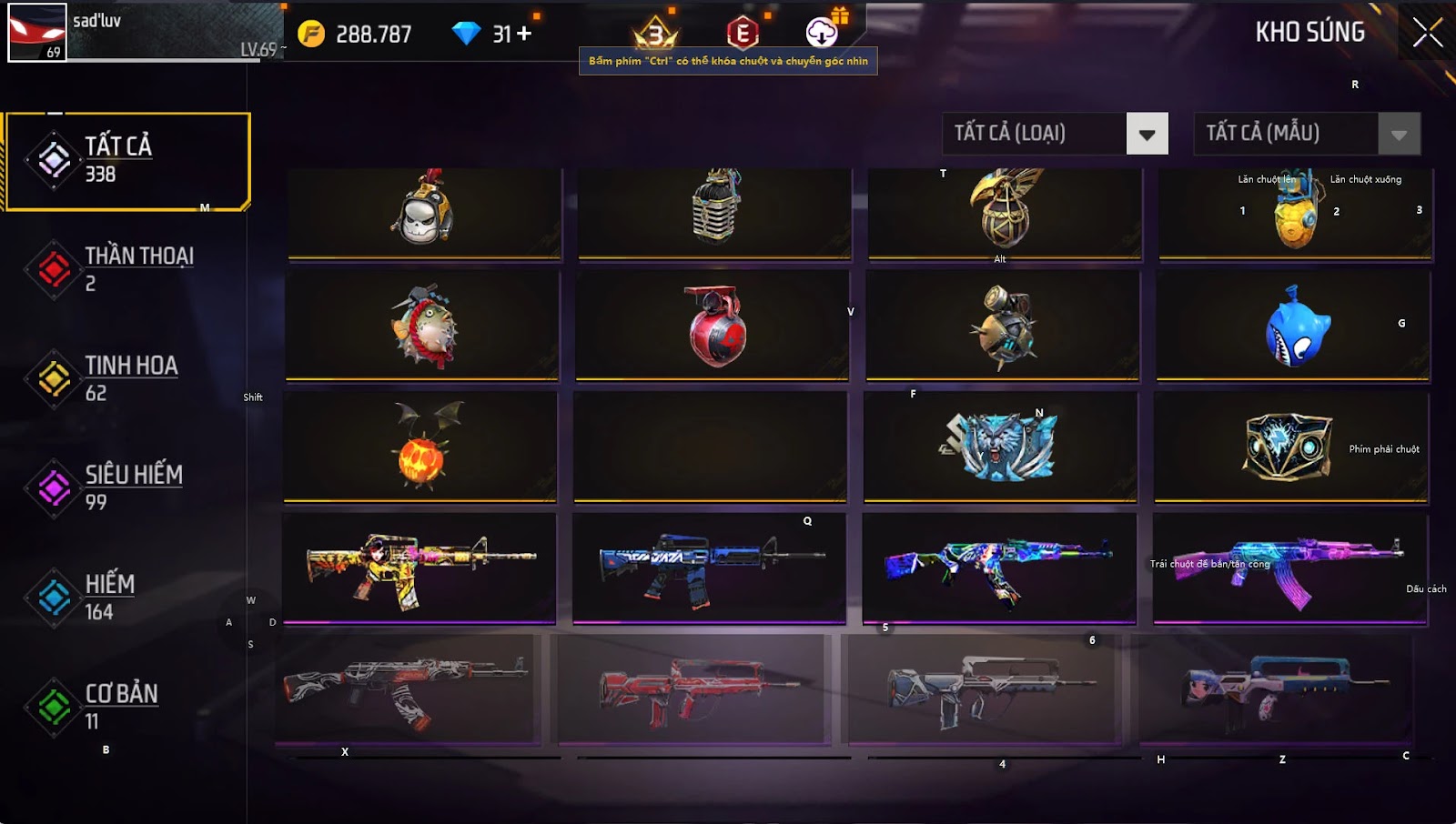Pick the red round grenade skin
Screen dimensions: 1456x824
coord(715,326)
